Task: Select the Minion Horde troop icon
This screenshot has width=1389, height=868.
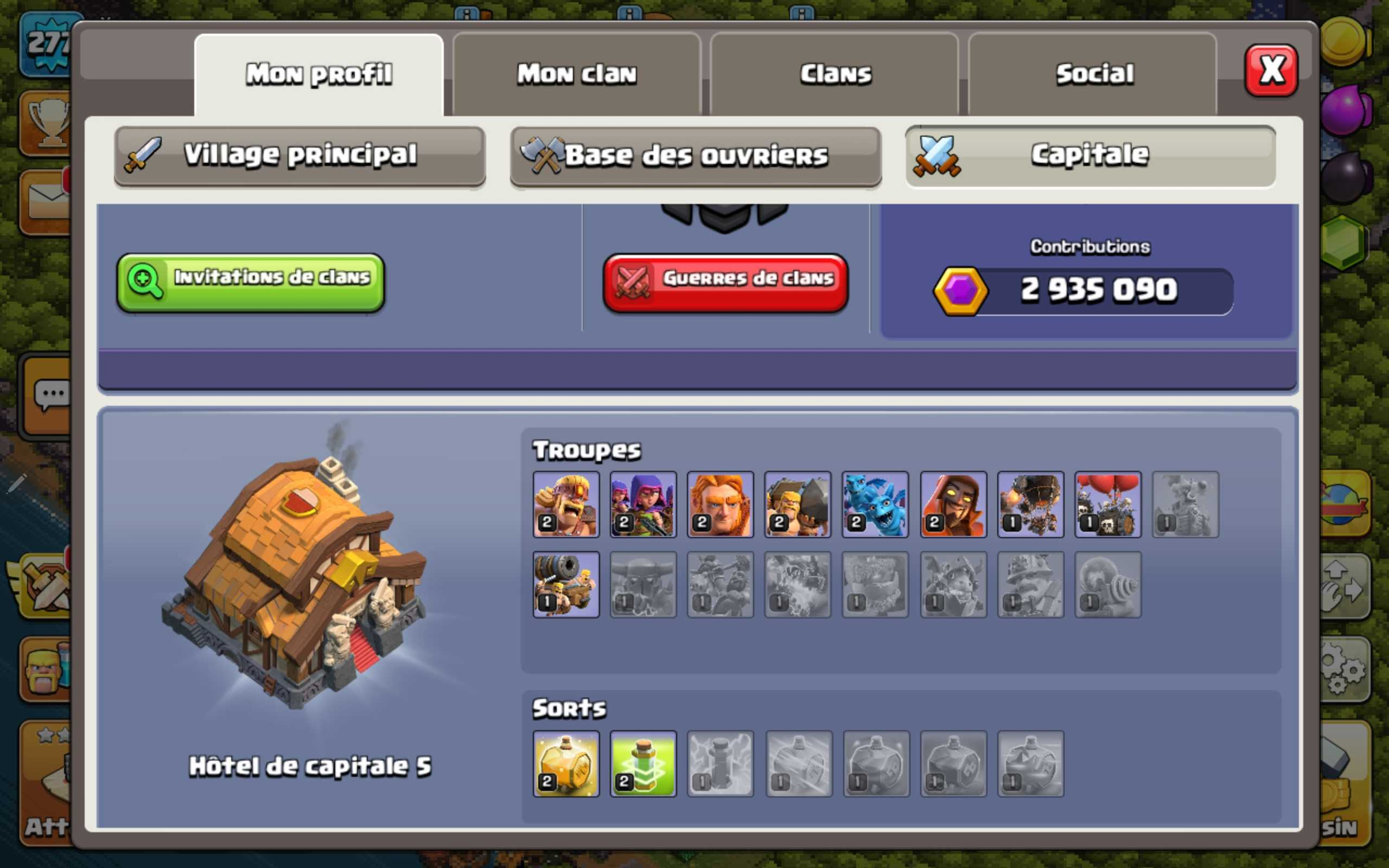Action: tap(875, 505)
